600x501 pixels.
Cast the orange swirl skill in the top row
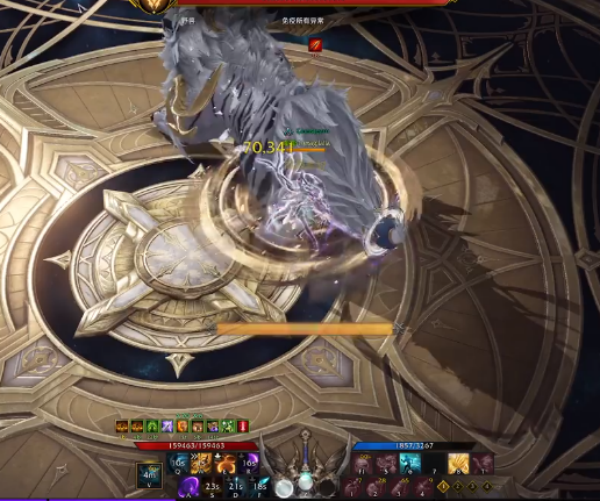(x=226, y=462)
